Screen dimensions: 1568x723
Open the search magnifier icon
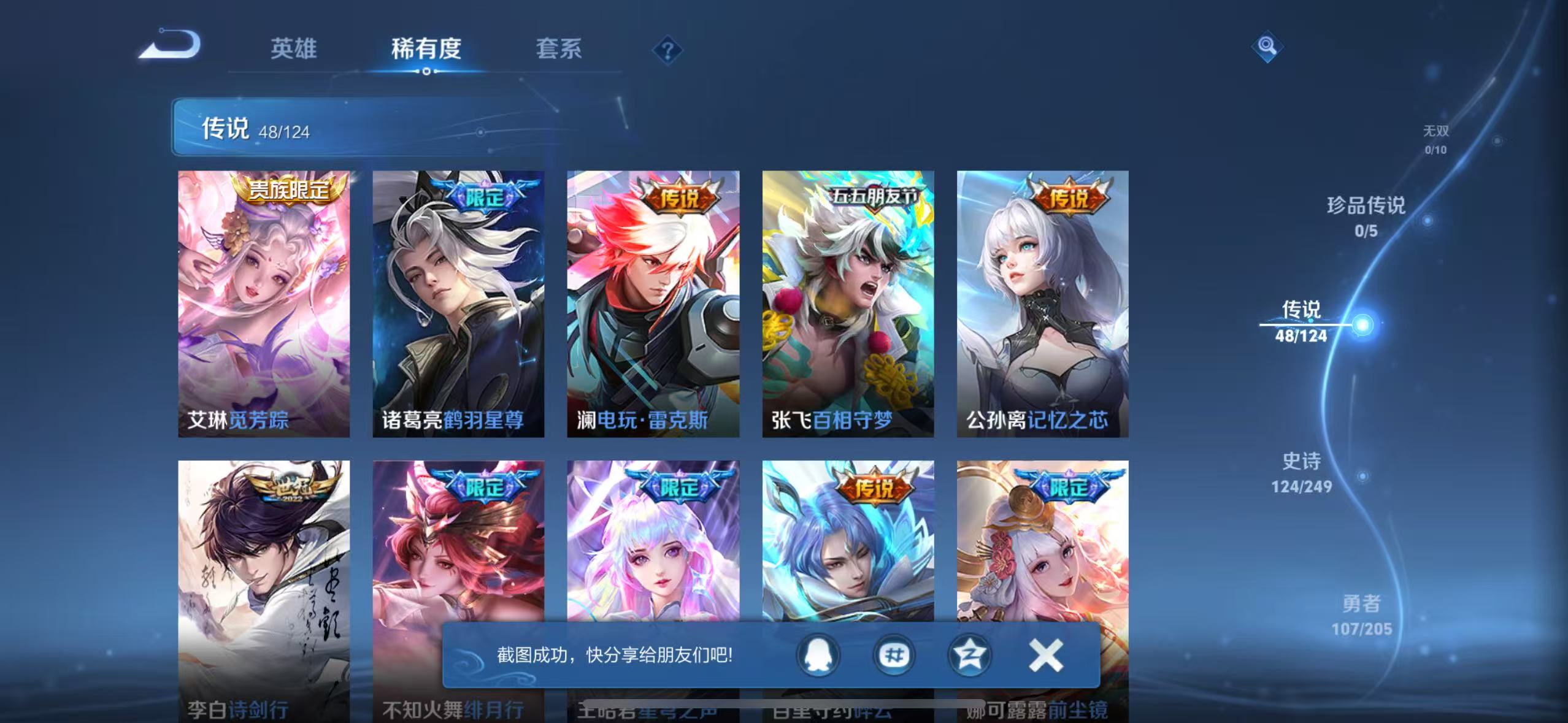click(1267, 48)
